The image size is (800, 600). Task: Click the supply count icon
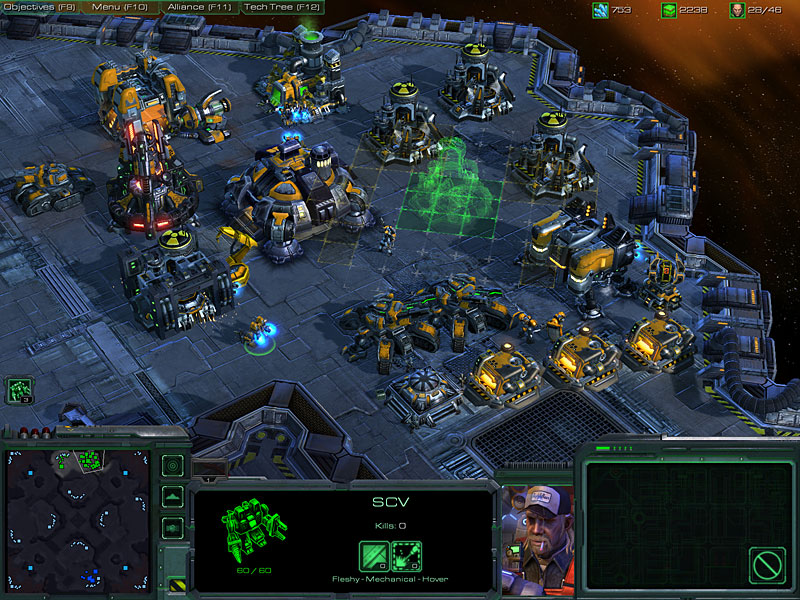tap(737, 10)
